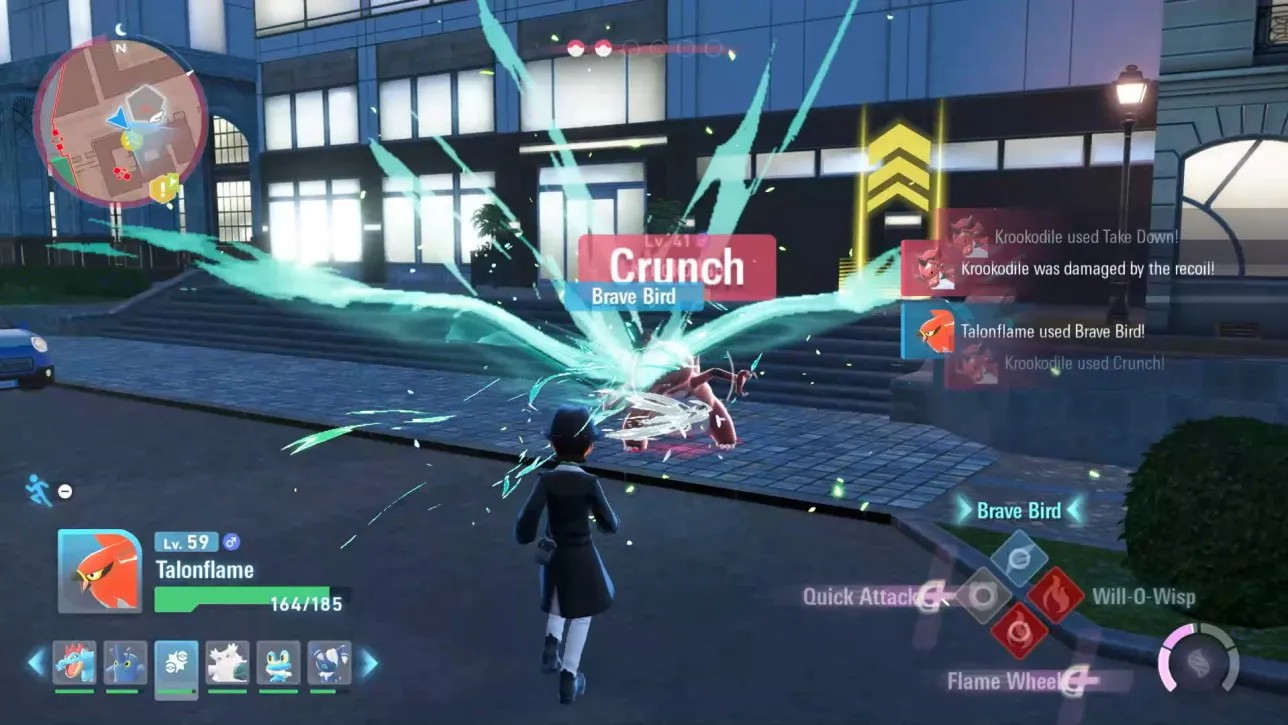Click the party bar's left arrow
The height and width of the screenshot is (725, 1288).
[x=37, y=662]
